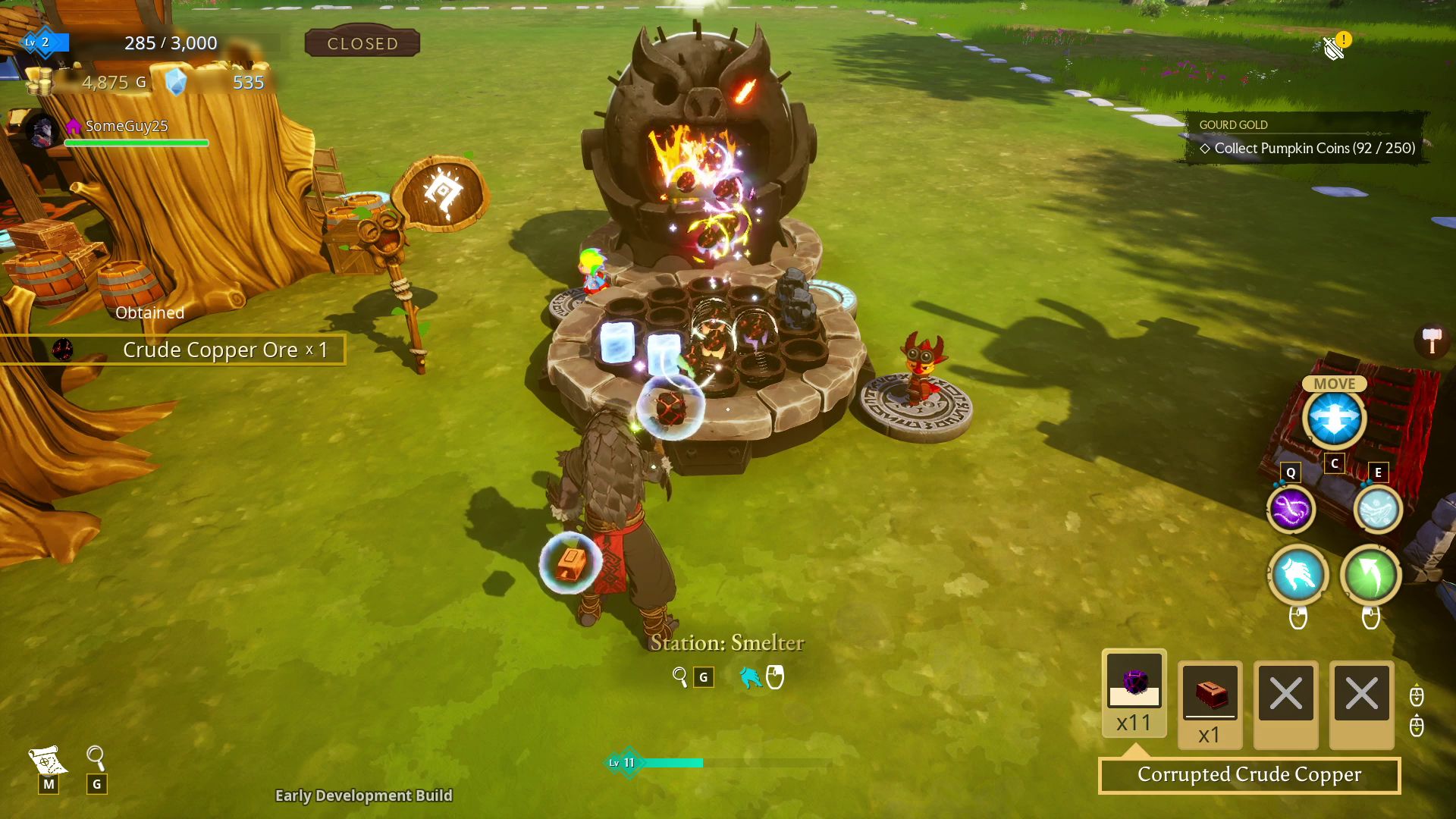This screenshot has width=1456, height=819.
Task: Activate the green arrow ability
Action: coord(1370,575)
